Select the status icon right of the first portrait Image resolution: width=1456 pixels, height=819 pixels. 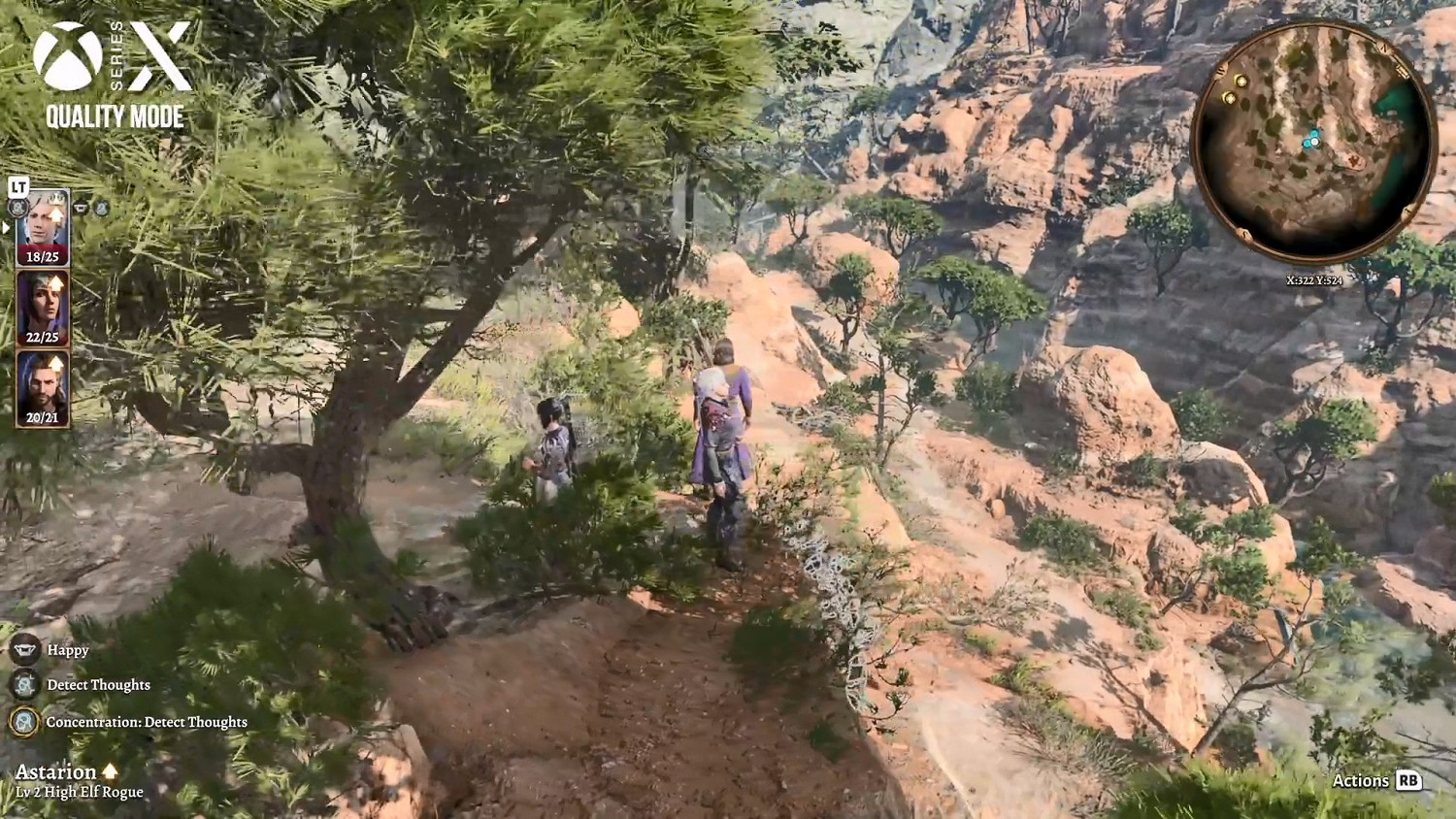coord(80,208)
